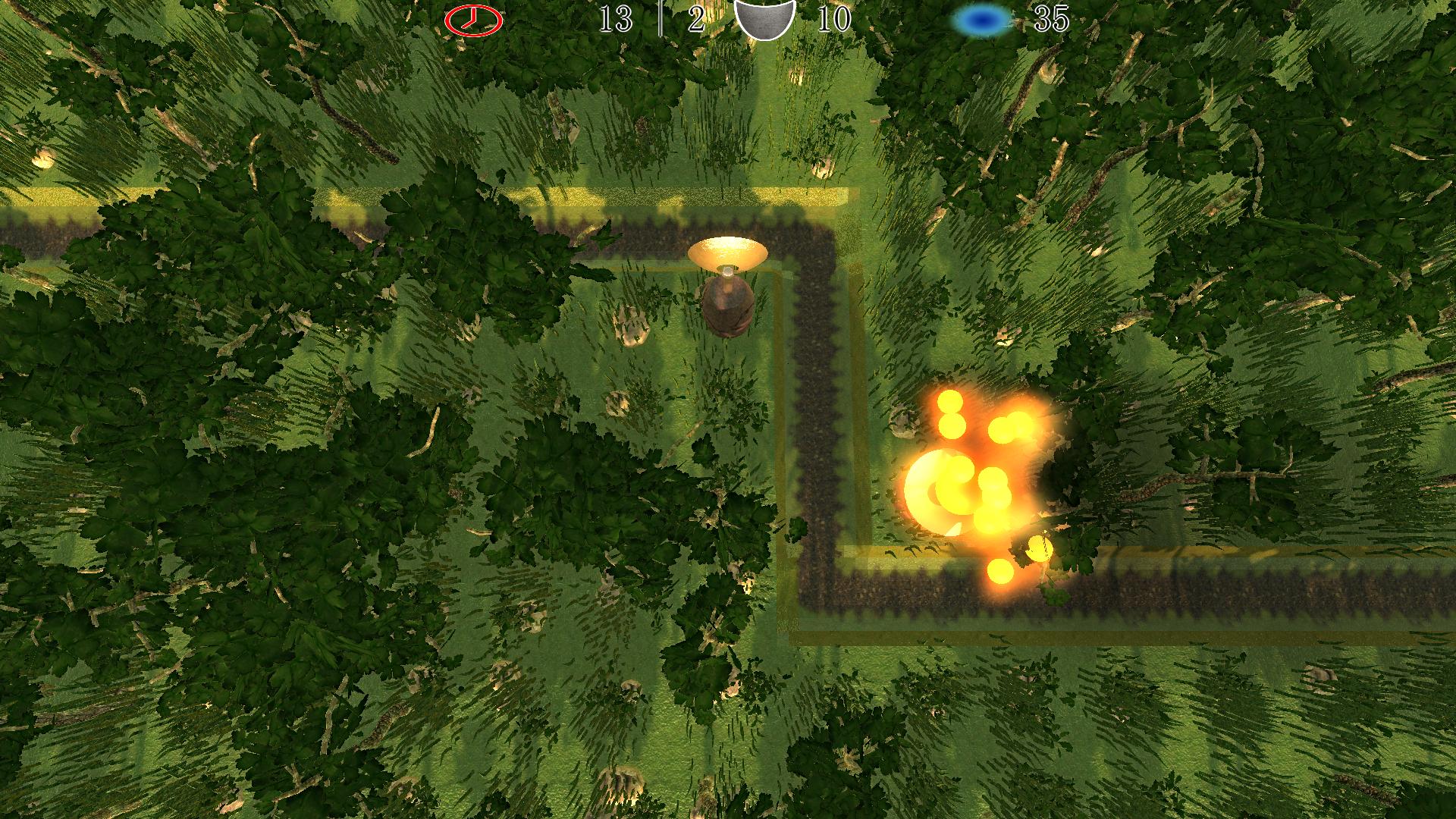Click the wave counter showing 13

tap(616, 20)
